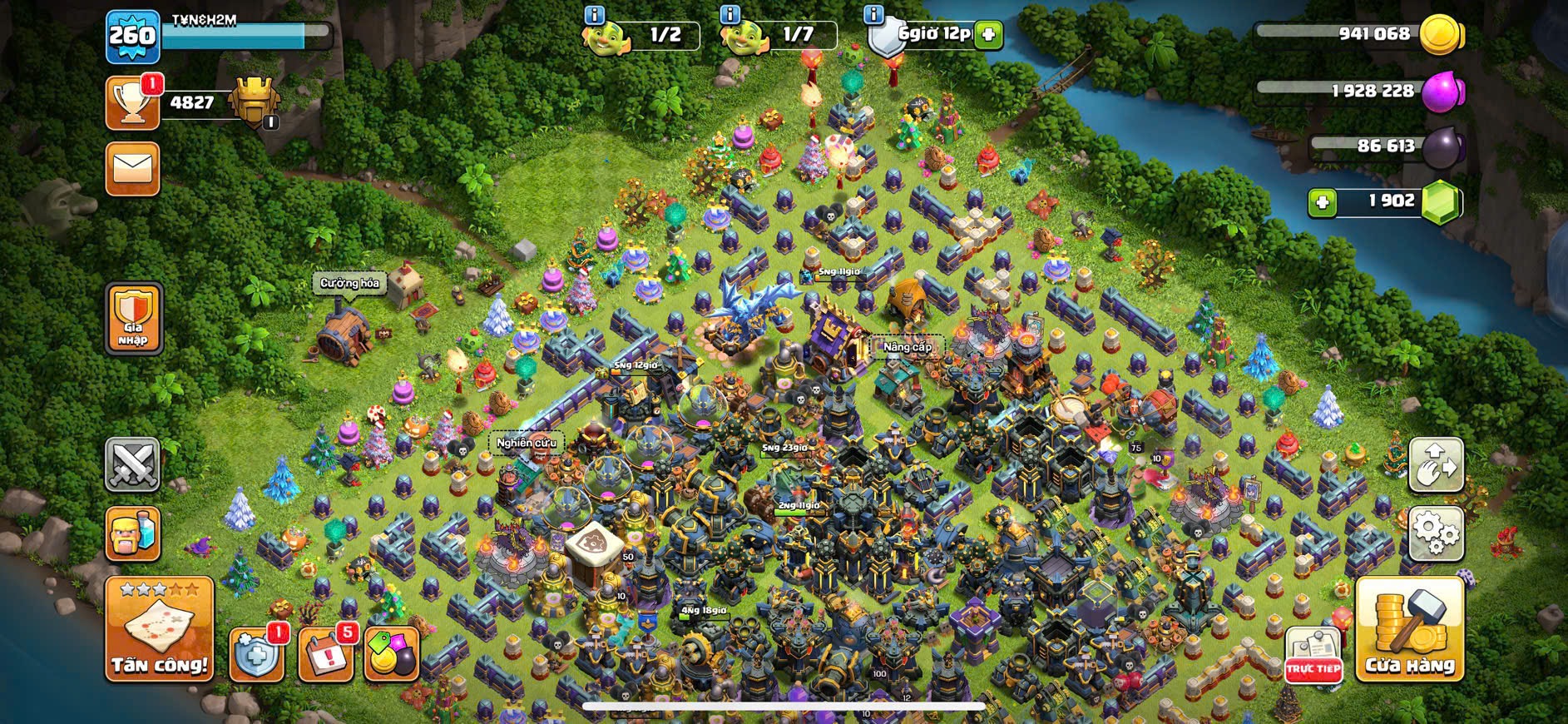The image size is (1568, 724).
Task: Watch live battles via Trực tiếp
Action: [1313, 655]
